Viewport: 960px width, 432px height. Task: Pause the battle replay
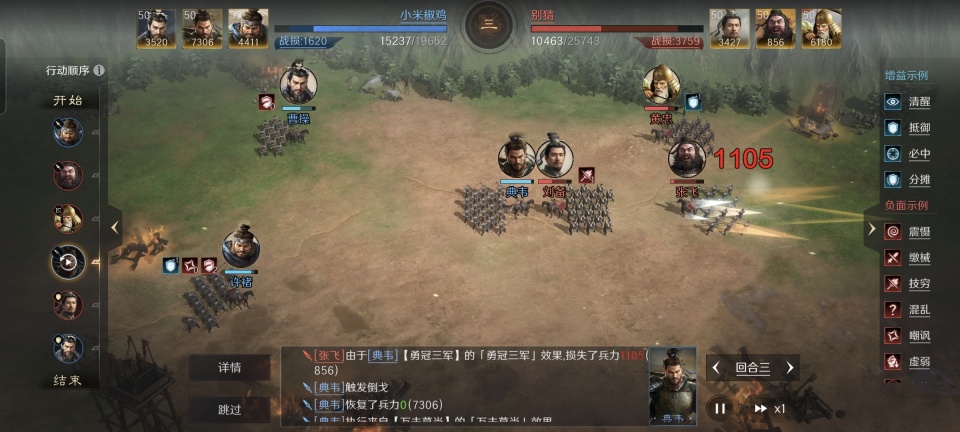[719, 408]
